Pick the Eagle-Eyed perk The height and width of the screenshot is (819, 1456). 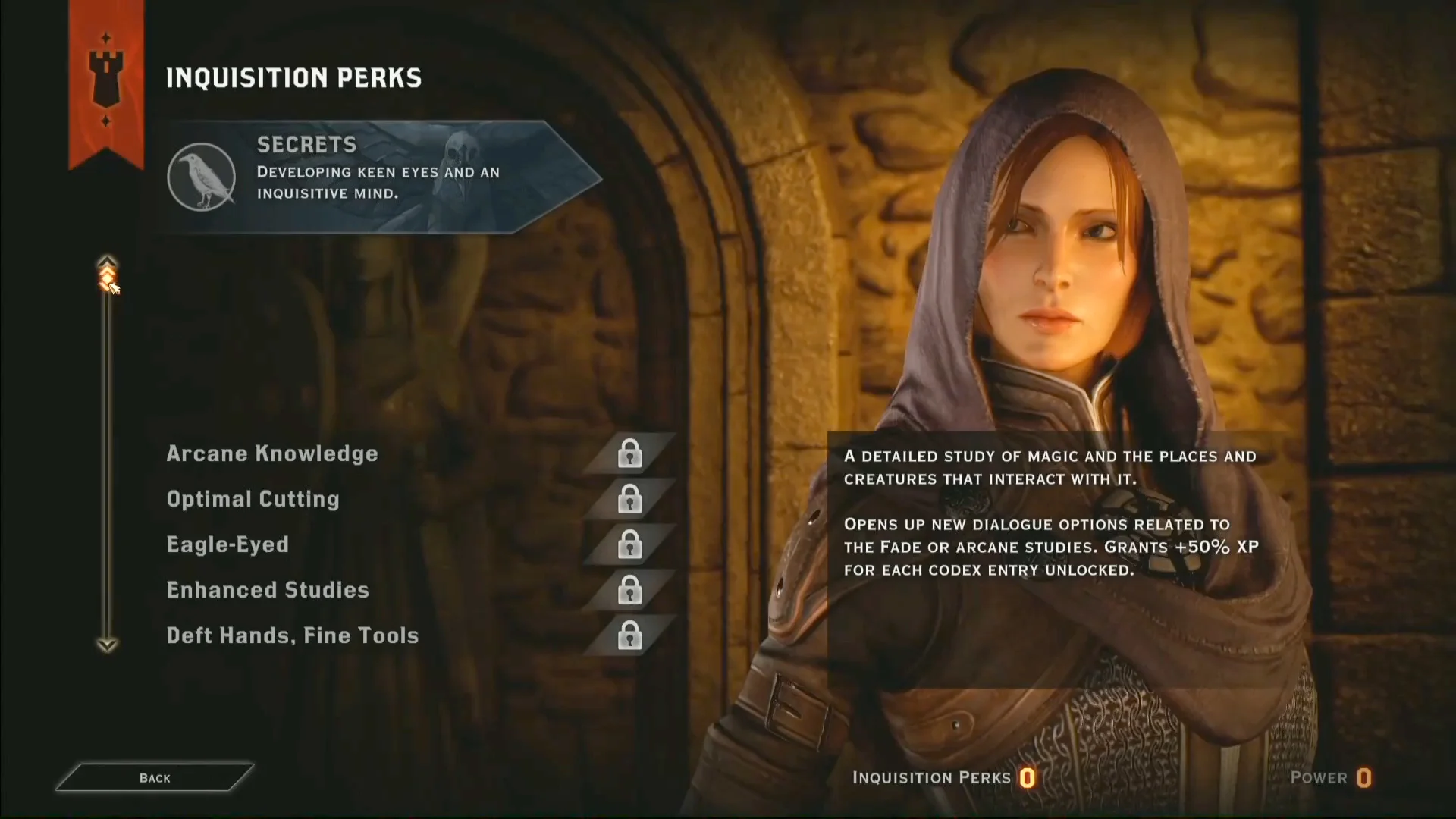227,544
